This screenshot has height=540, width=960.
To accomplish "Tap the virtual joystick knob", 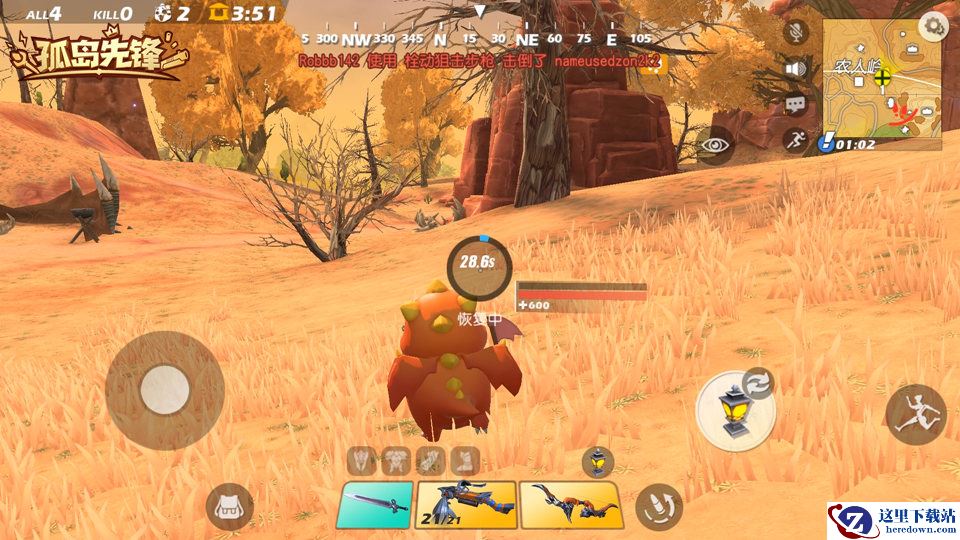I will tap(165, 390).
